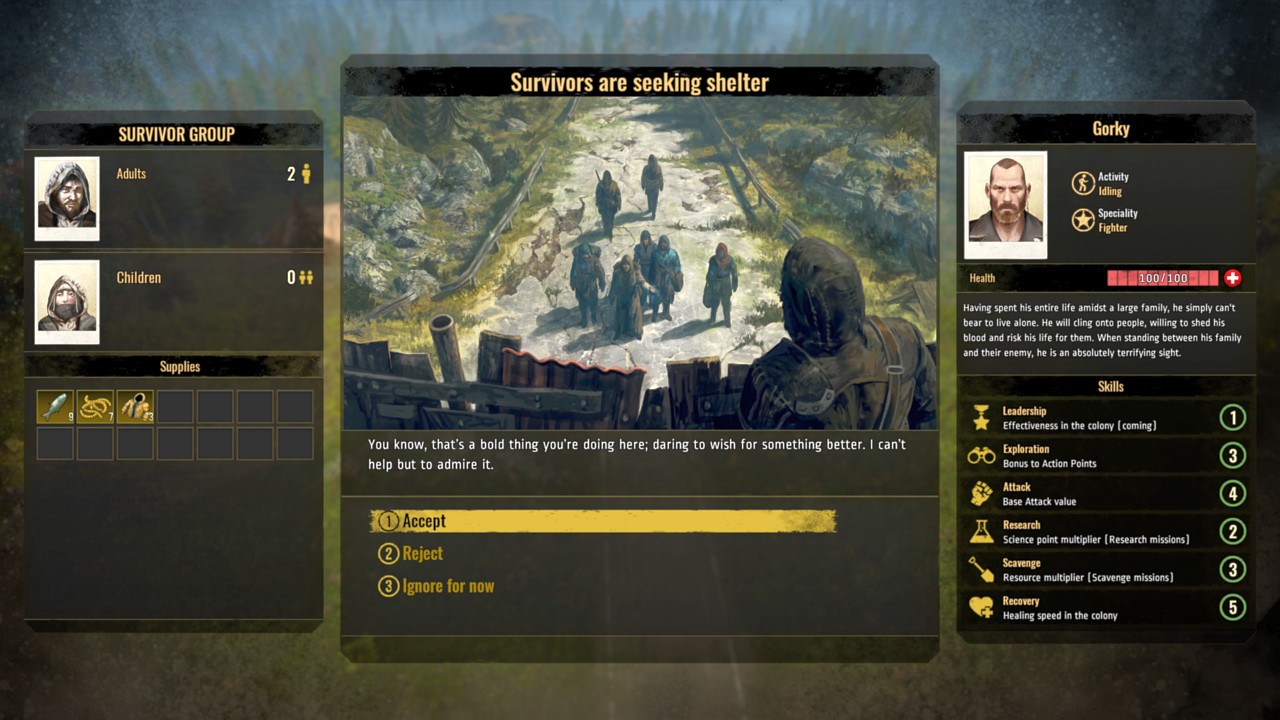The height and width of the screenshot is (720, 1280).
Task: Click the Research flask icon
Action: pyautogui.click(x=980, y=532)
